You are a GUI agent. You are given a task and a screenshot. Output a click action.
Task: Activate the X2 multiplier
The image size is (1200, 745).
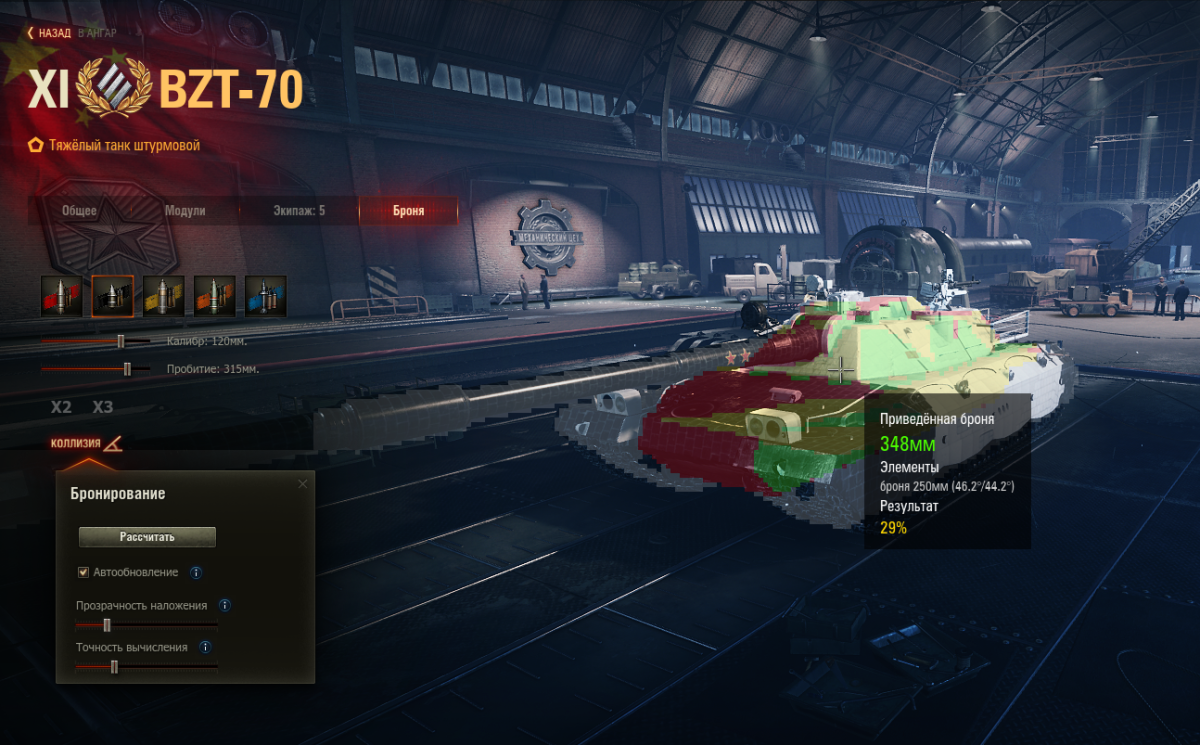62,408
